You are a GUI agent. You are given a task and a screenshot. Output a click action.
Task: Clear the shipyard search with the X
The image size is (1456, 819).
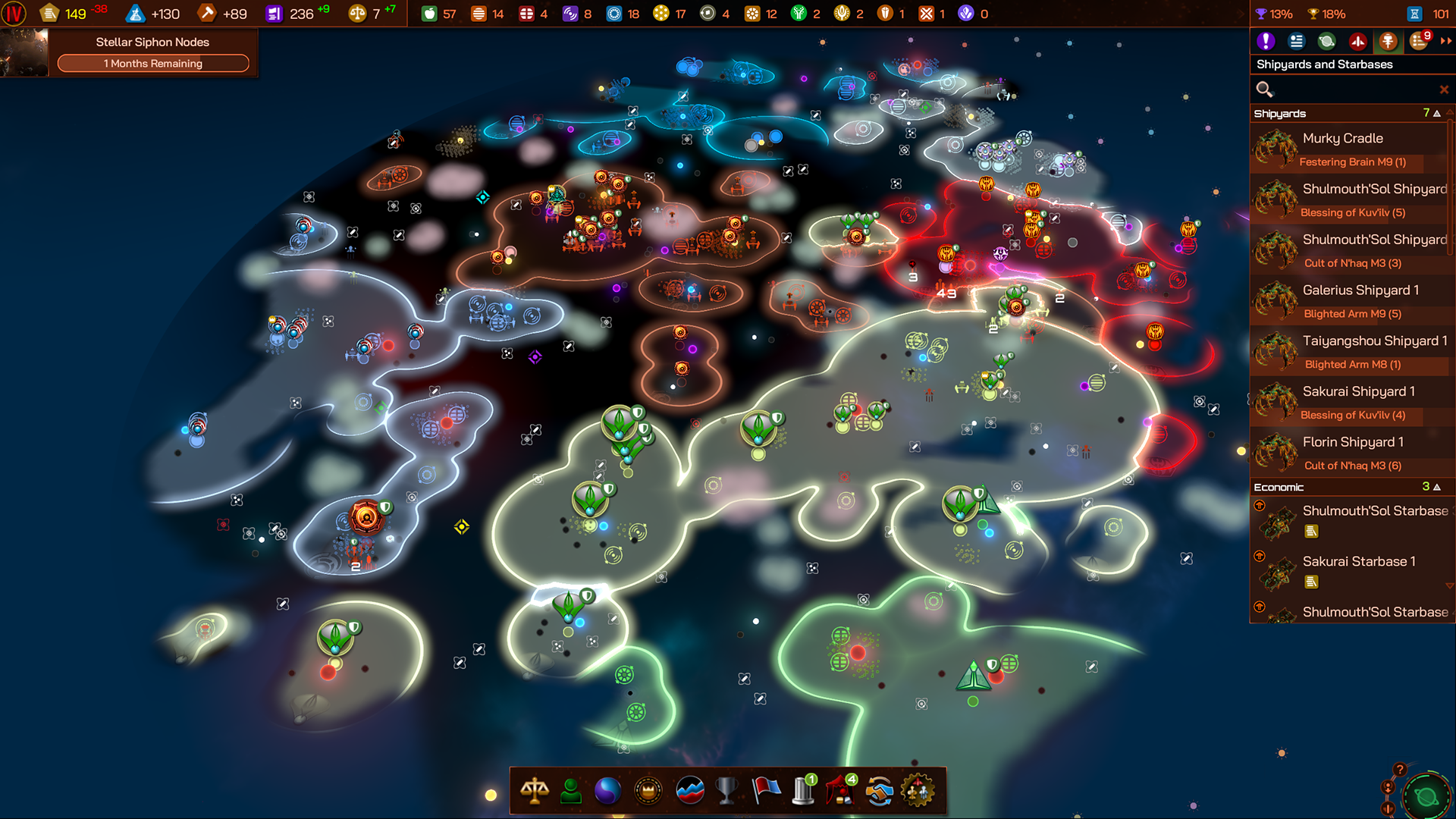point(1443,89)
